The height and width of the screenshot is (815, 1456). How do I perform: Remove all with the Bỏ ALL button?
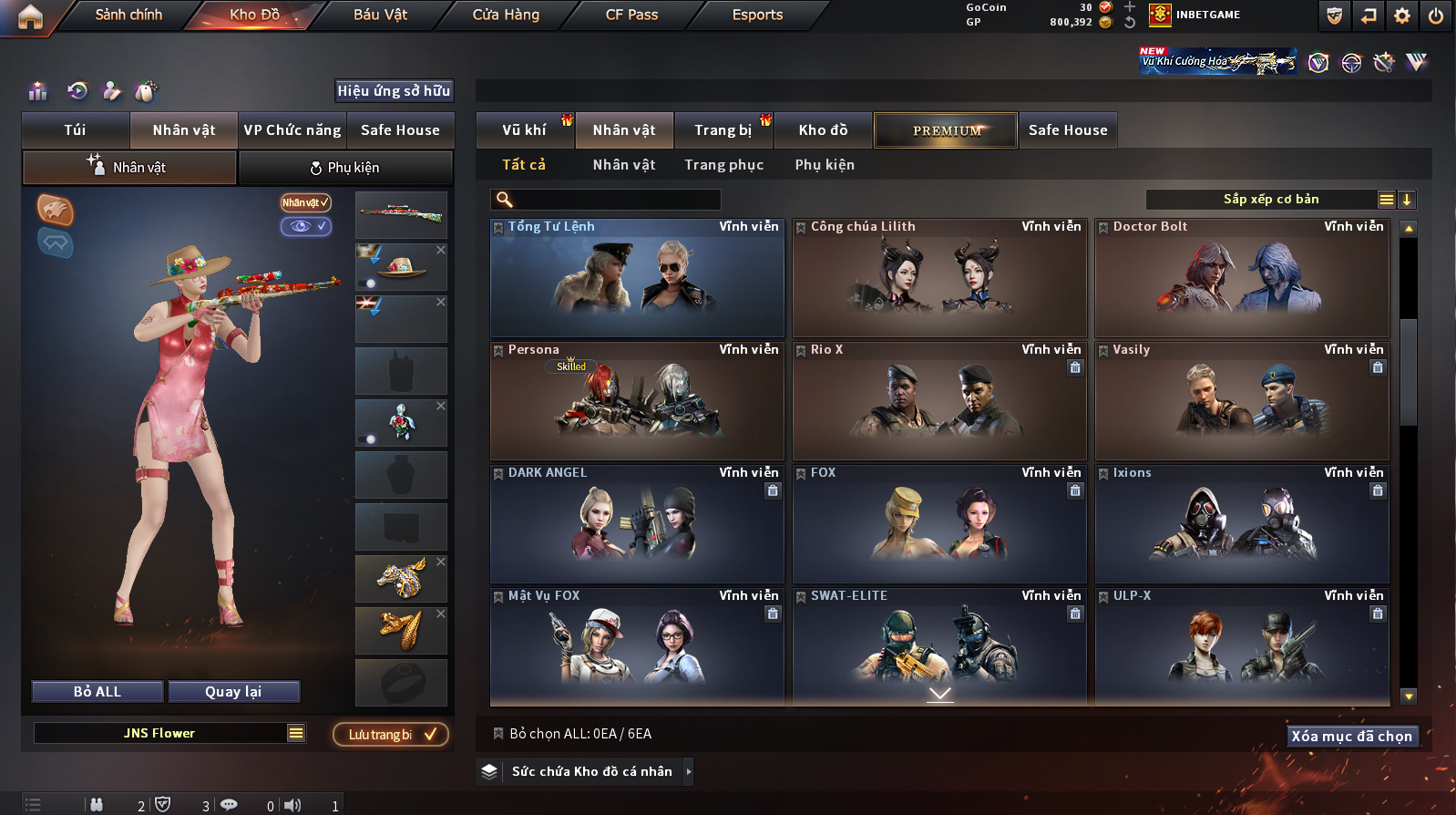97,692
